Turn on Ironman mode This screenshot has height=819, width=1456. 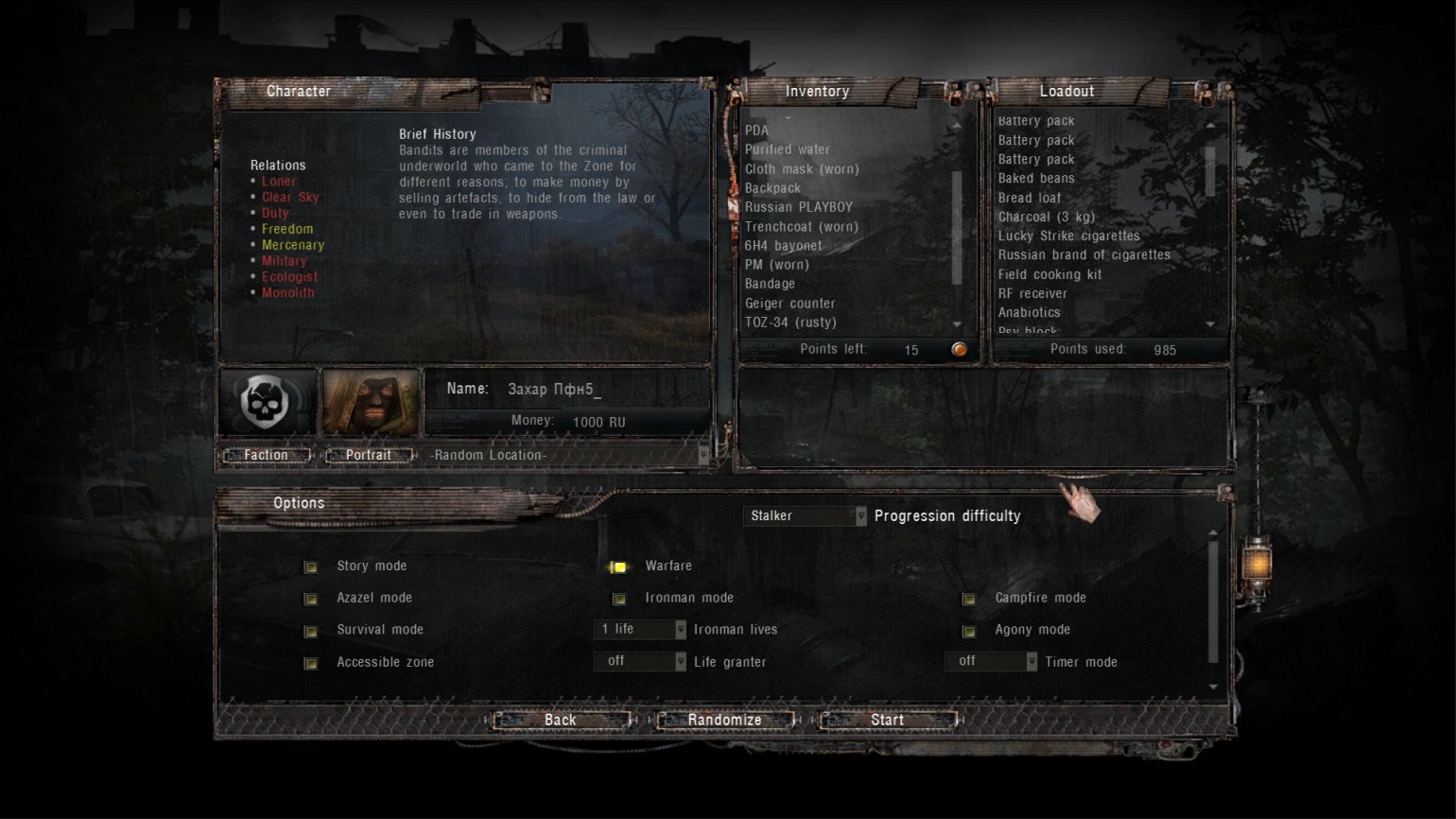(x=619, y=599)
